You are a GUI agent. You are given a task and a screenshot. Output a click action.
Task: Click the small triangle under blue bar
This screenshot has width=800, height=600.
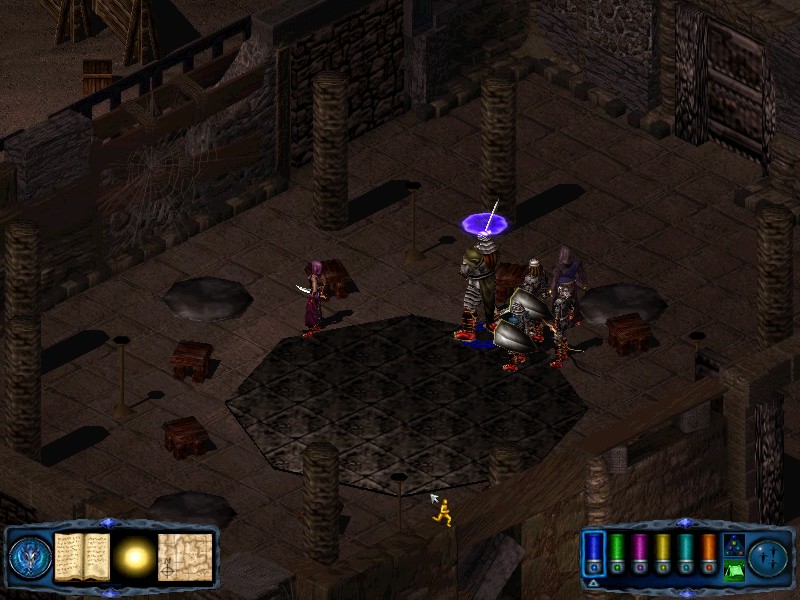click(x=594, y=582)
